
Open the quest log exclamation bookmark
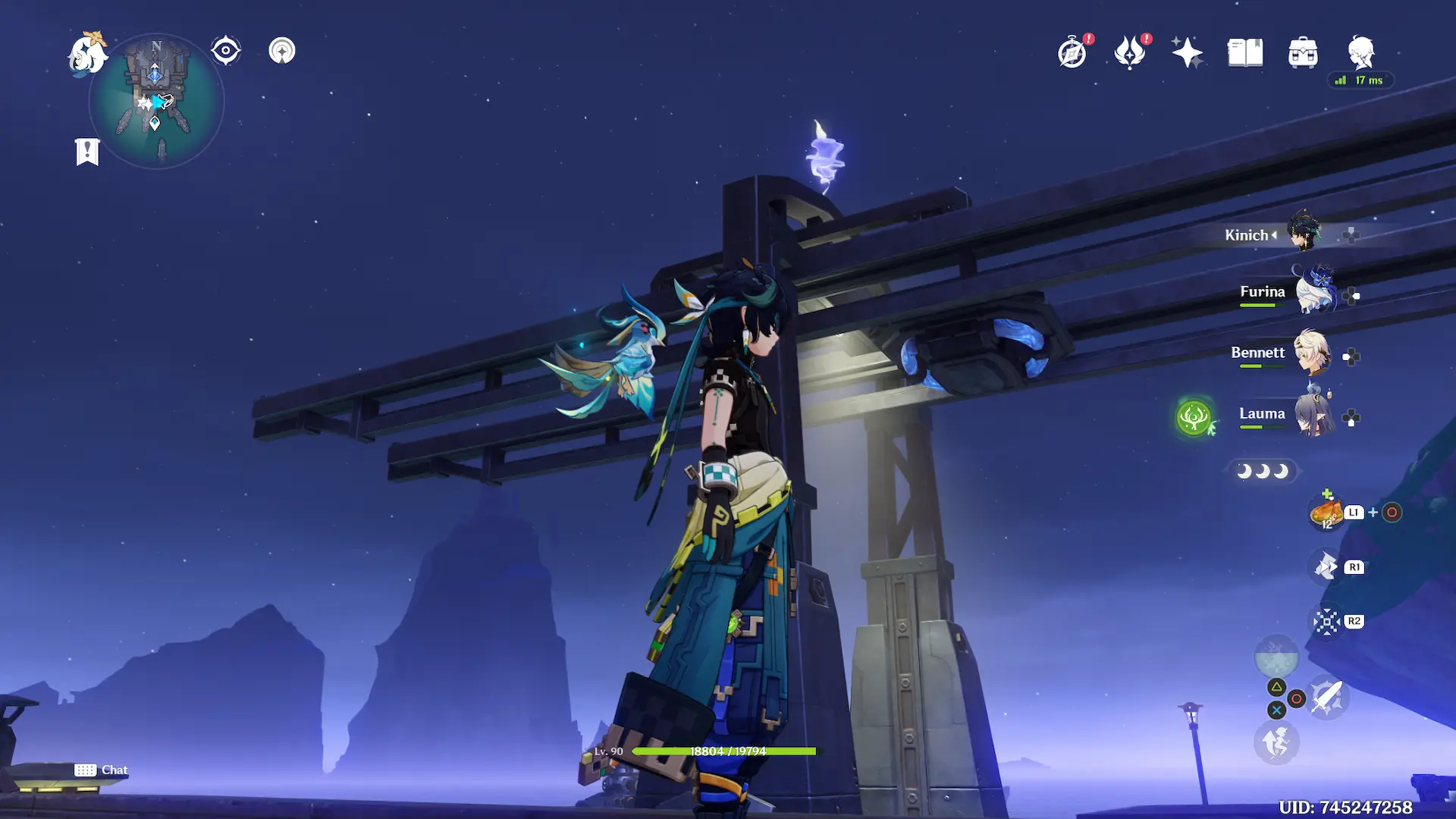click(87, 151)
